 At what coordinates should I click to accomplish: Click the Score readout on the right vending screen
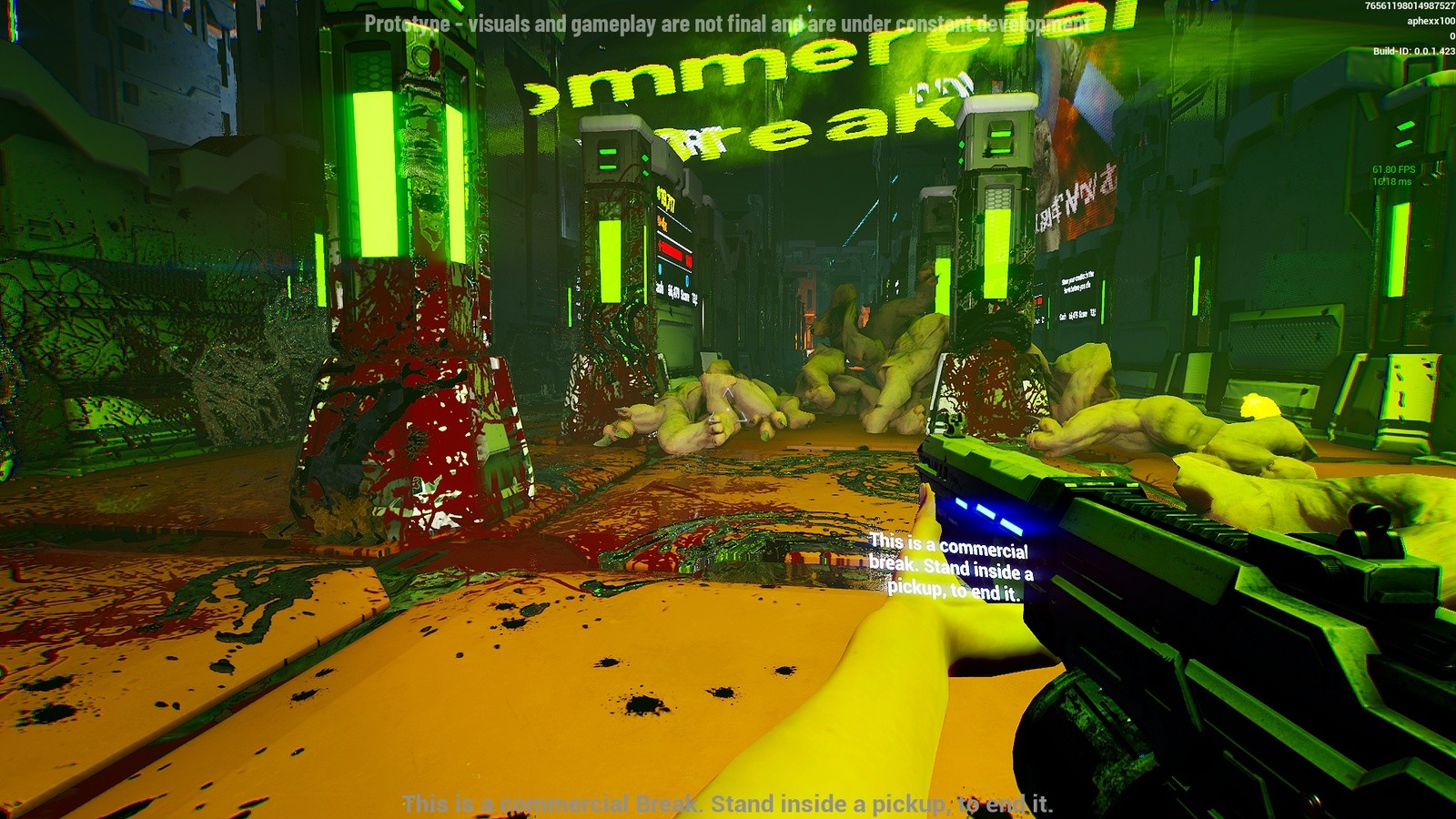click(1083, 316)
